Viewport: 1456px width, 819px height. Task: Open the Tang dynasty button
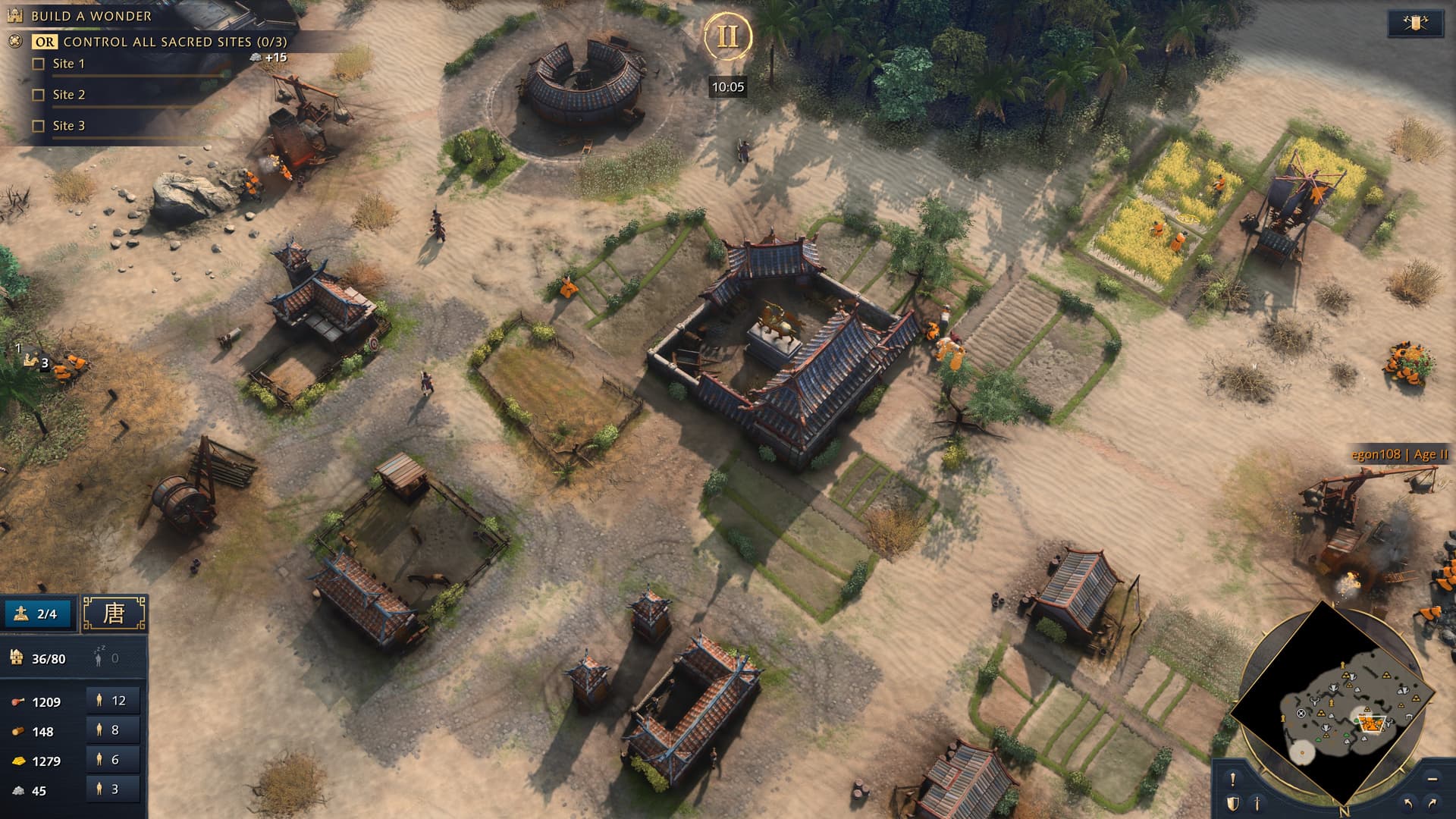pyautogui.click(x=114, y=613)
